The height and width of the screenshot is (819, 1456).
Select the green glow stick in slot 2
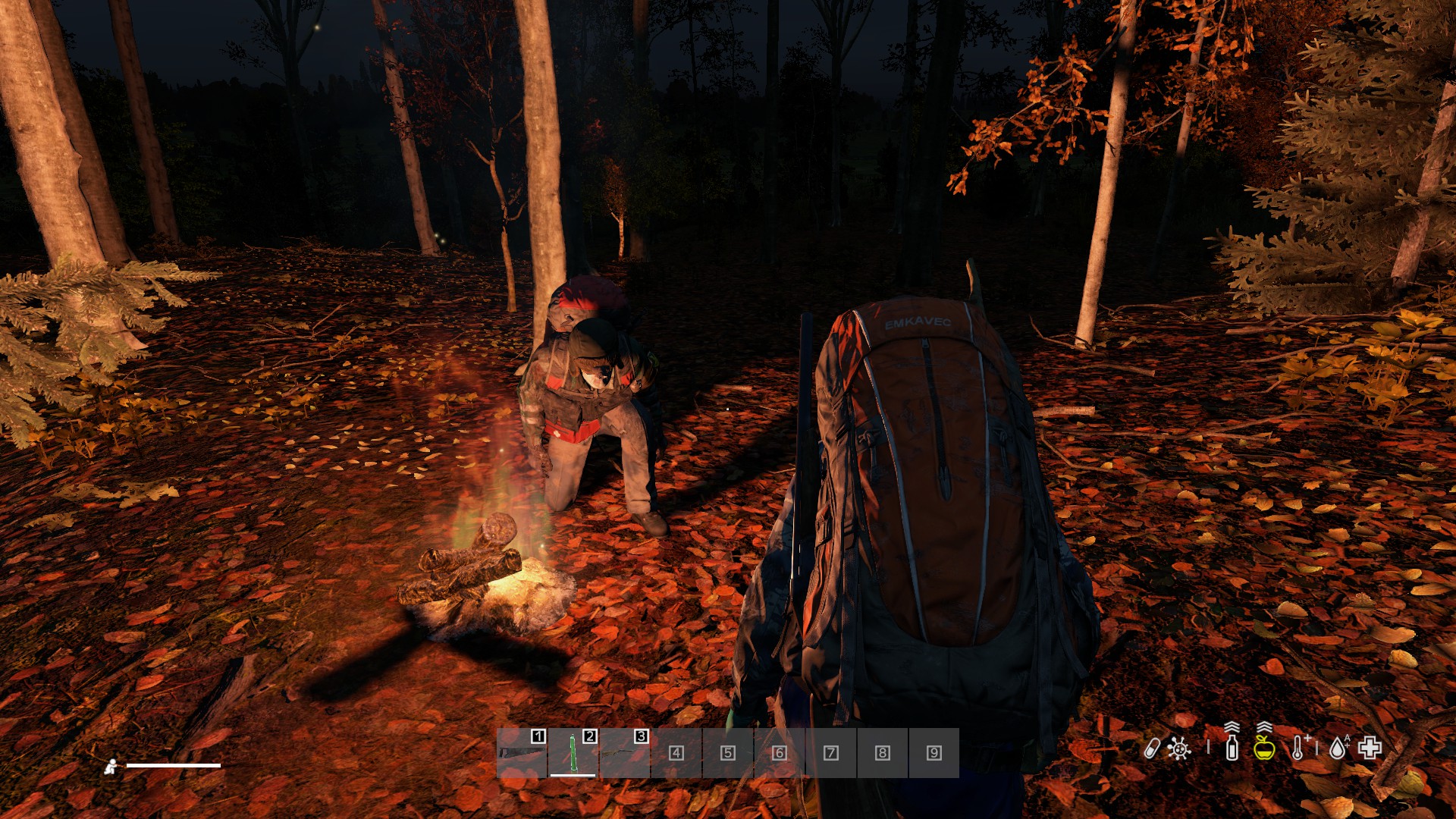[573, 753]
